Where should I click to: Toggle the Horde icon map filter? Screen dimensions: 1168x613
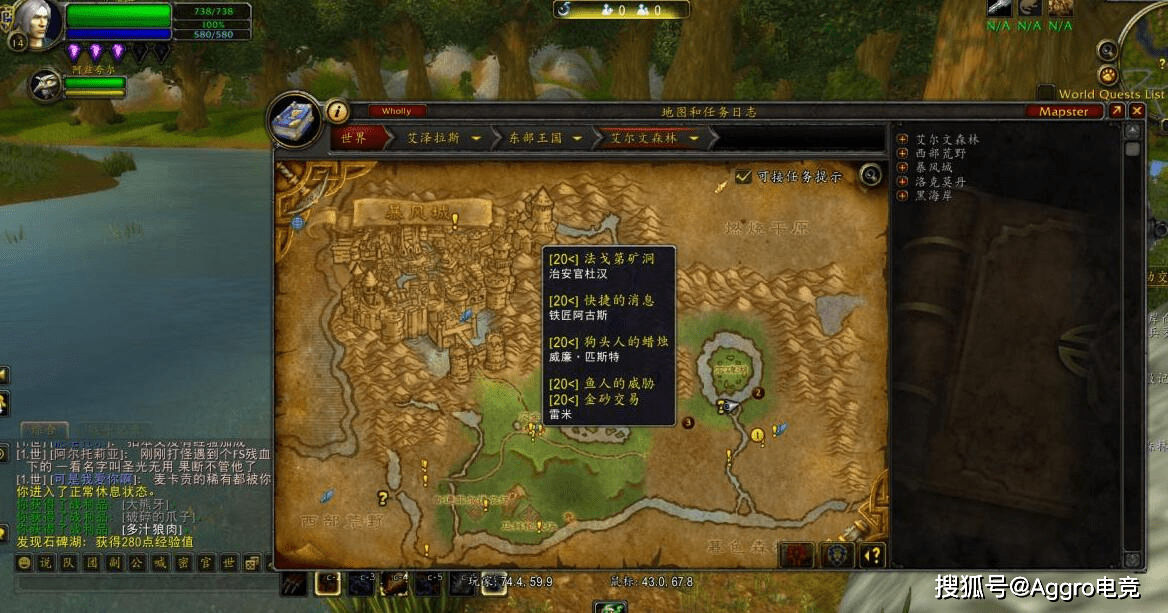[798, 554]
